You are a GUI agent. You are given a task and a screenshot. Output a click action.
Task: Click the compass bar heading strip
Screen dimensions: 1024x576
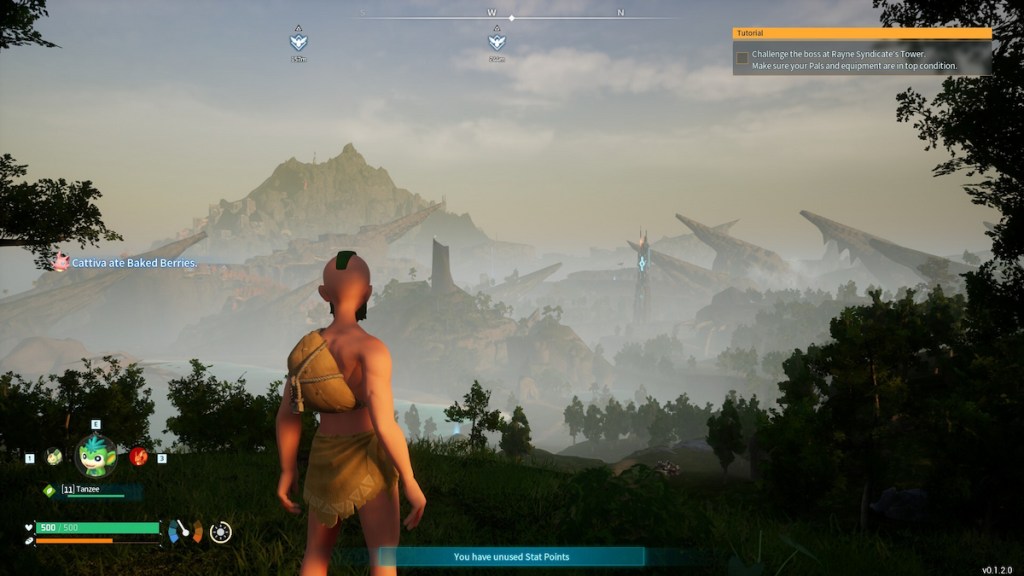(x=511, y=17)
